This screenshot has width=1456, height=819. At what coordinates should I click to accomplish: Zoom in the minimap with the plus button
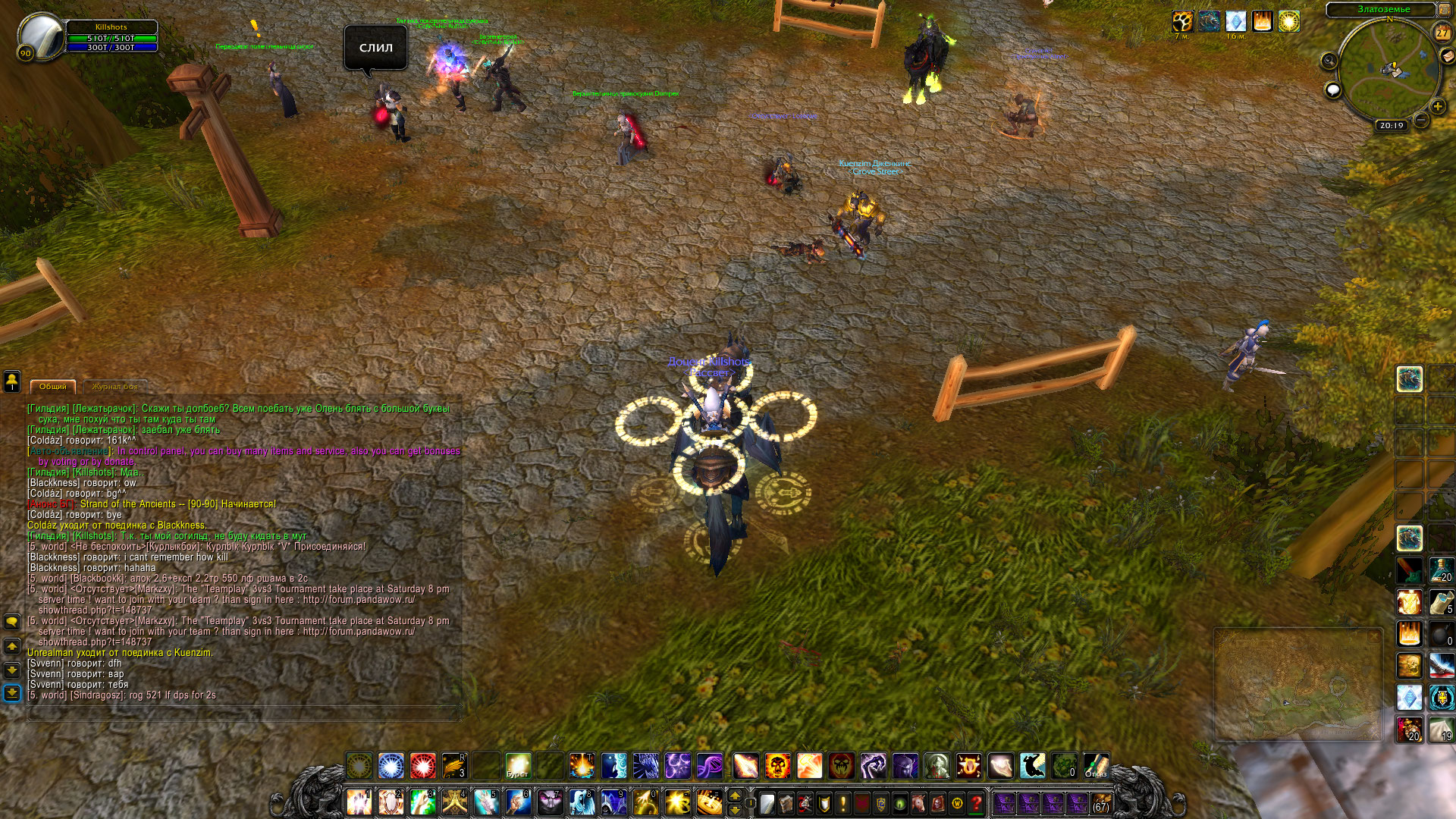[1437, 107]
